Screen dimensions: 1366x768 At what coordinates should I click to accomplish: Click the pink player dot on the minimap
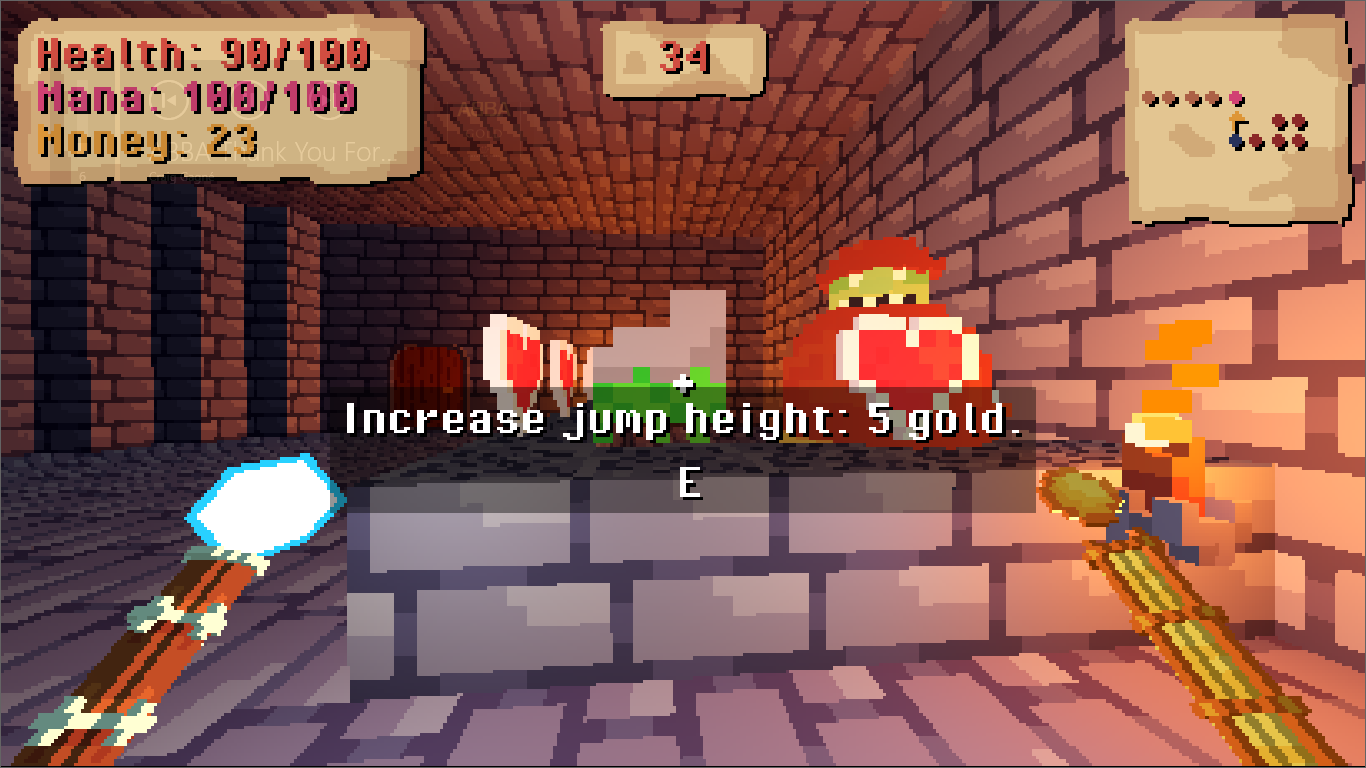1235,98
